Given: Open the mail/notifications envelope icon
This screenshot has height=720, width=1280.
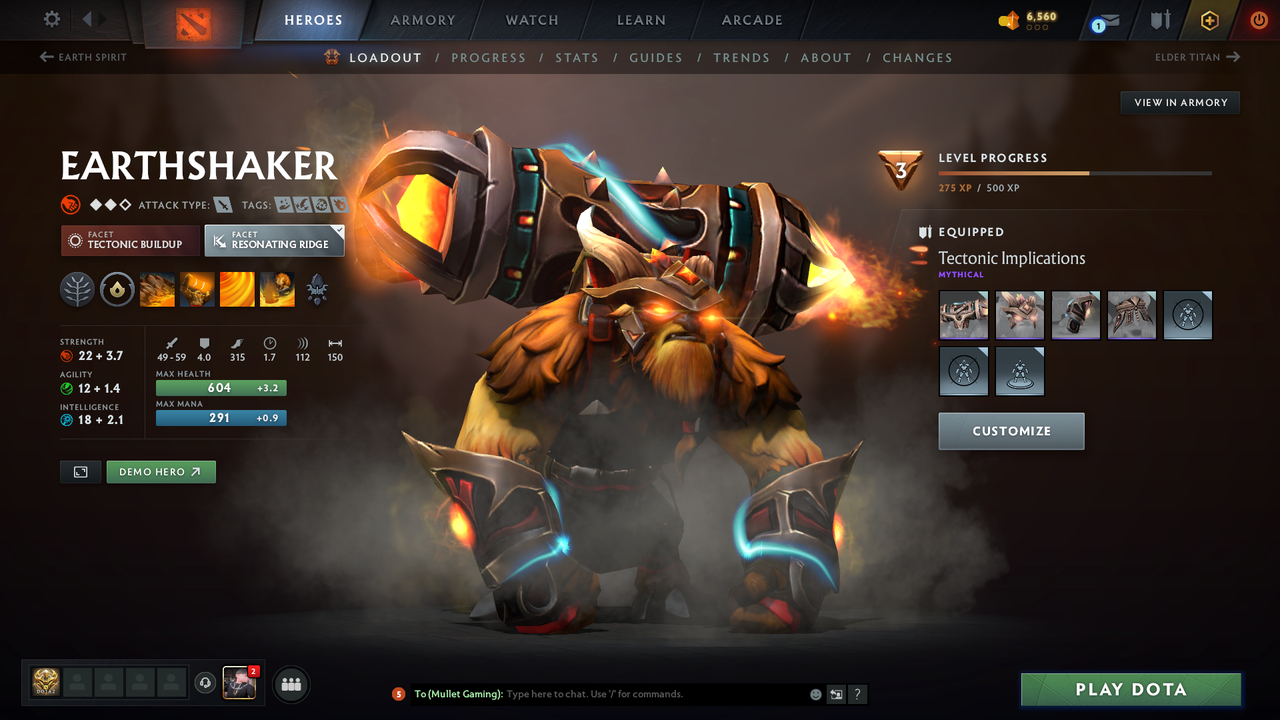Looking at the screenshot, I should (x=1110, y=20).
